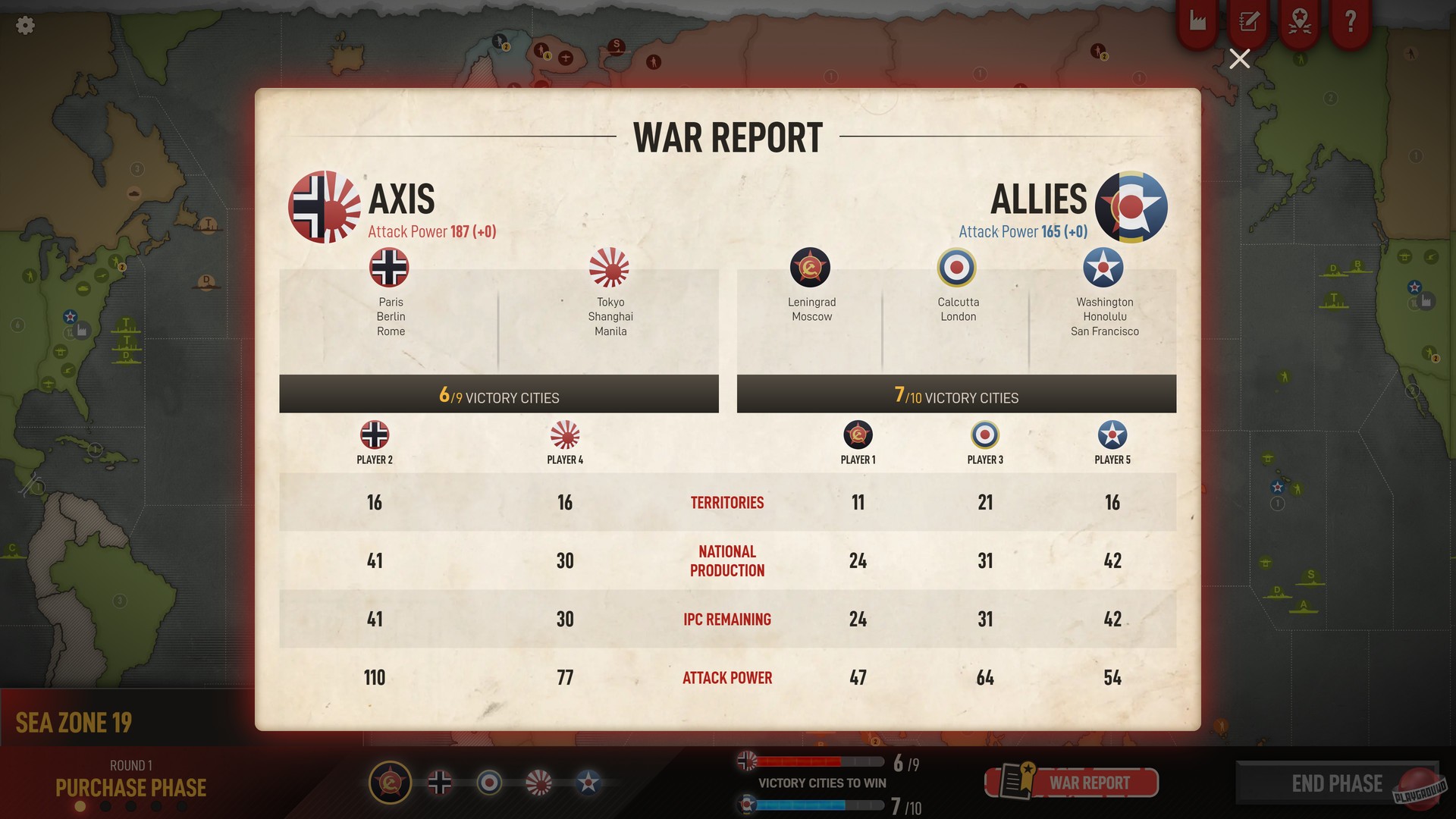Click the US roundel above Washington and Honolulu

click(1103, 268)
